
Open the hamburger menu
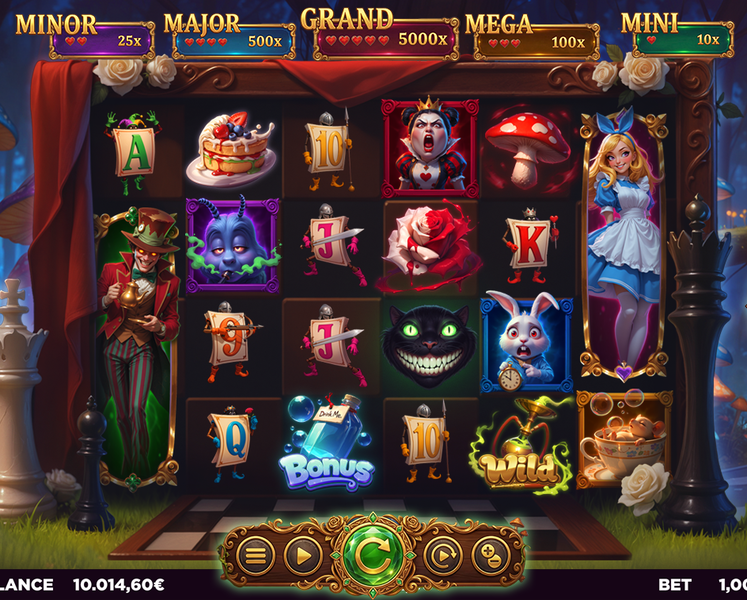(255, 553)
